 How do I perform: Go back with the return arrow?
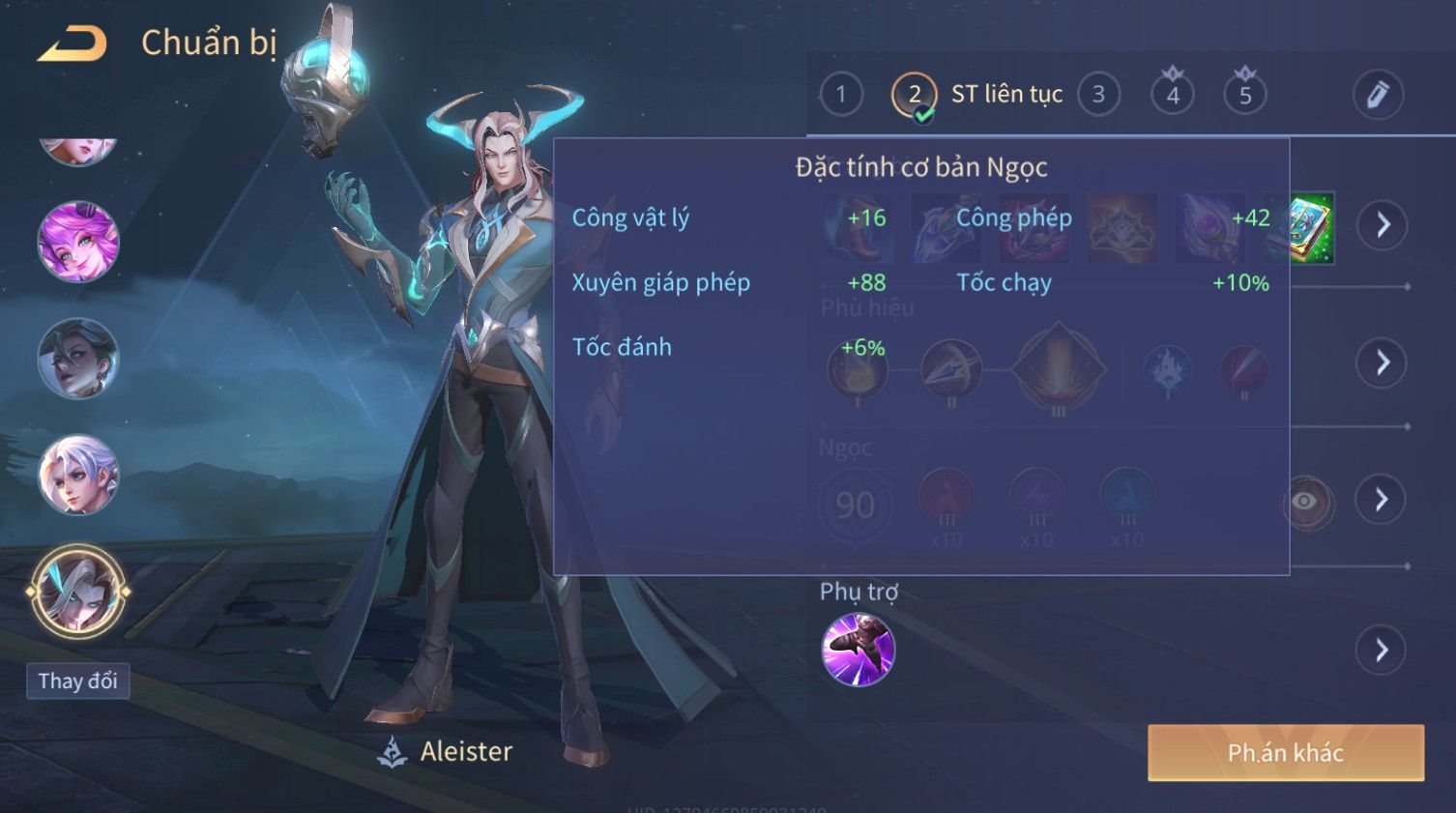(72, 44)
